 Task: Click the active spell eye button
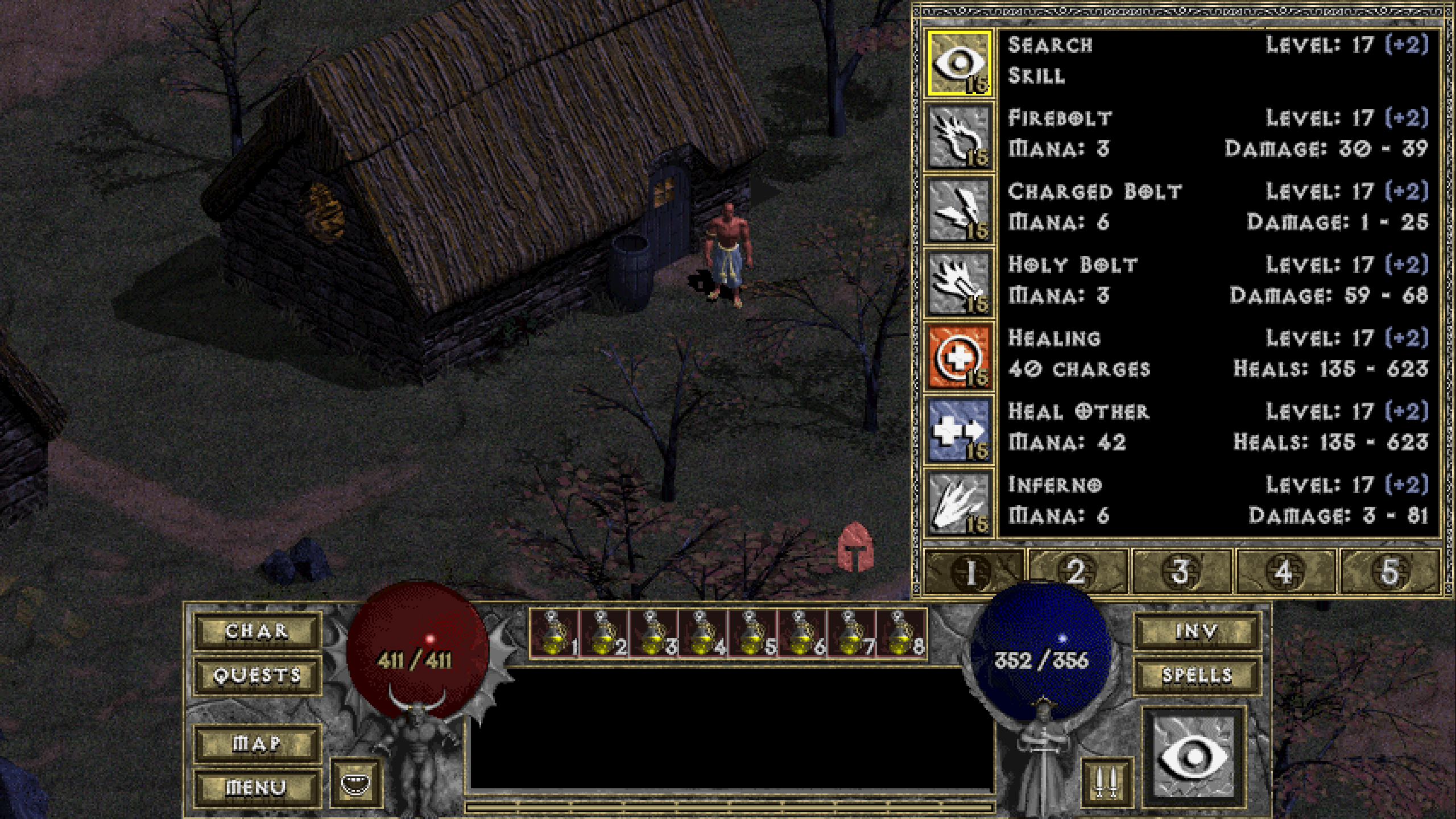point(1194,756)
